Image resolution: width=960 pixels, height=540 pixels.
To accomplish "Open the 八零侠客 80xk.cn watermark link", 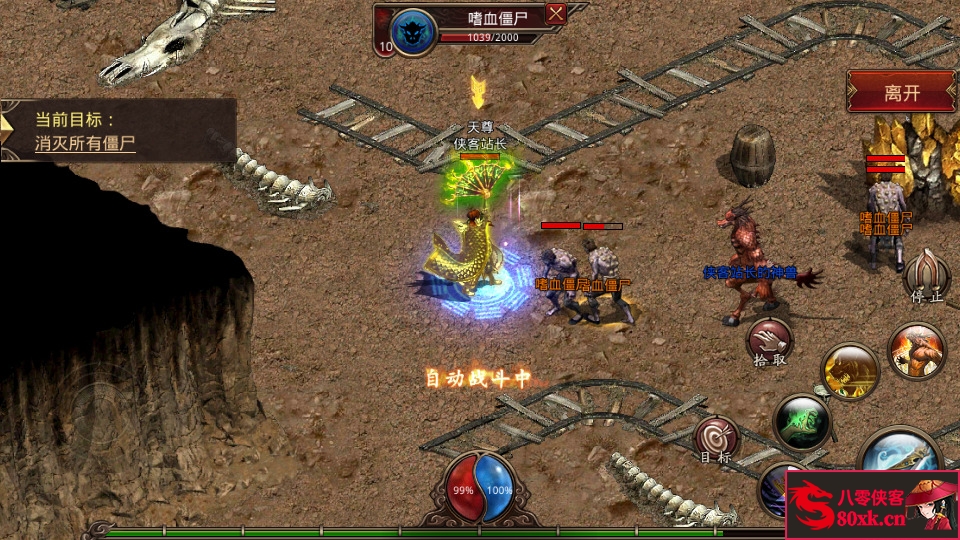I will [x=871, y=505].
